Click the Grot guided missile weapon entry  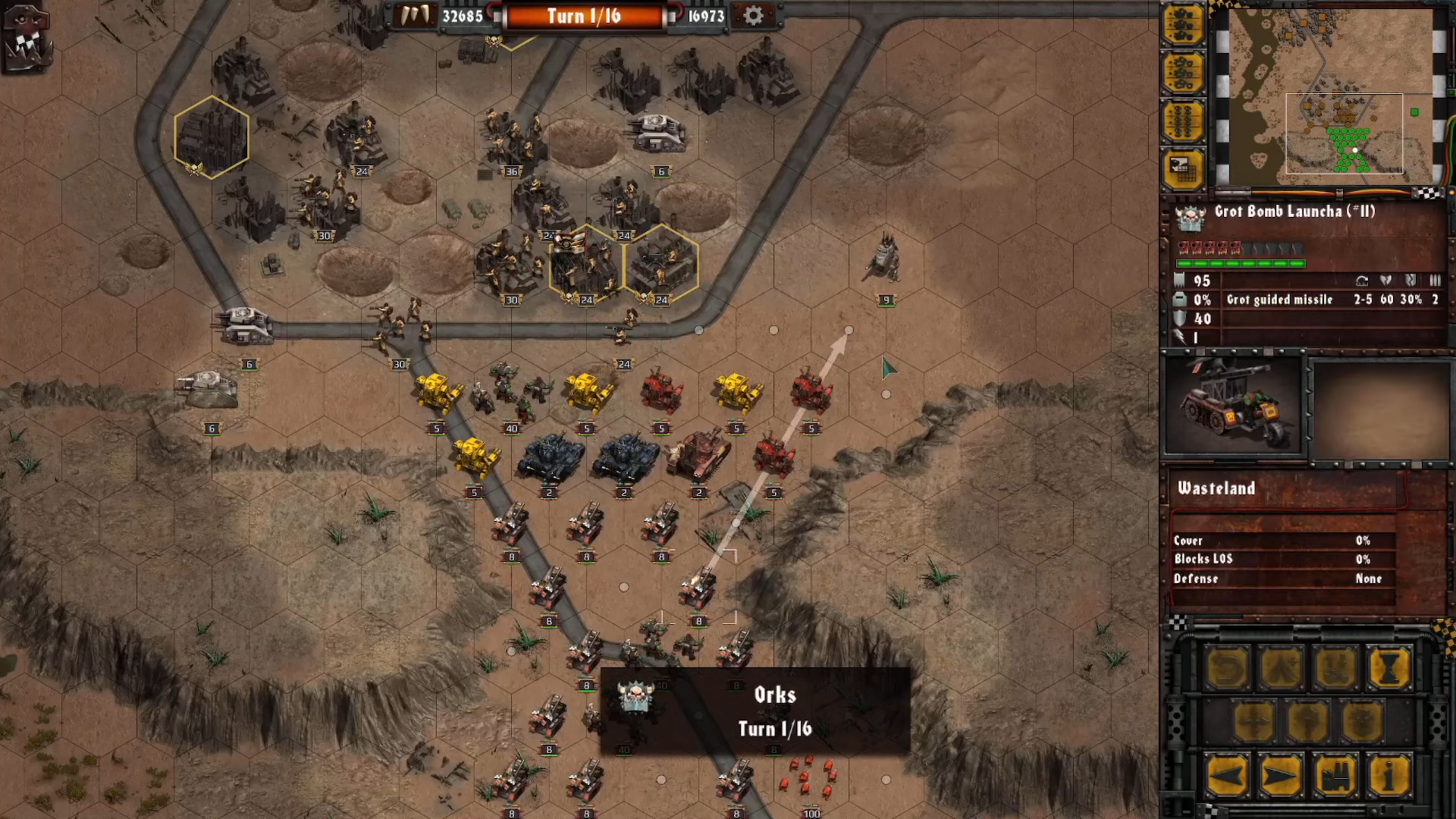1280,300
